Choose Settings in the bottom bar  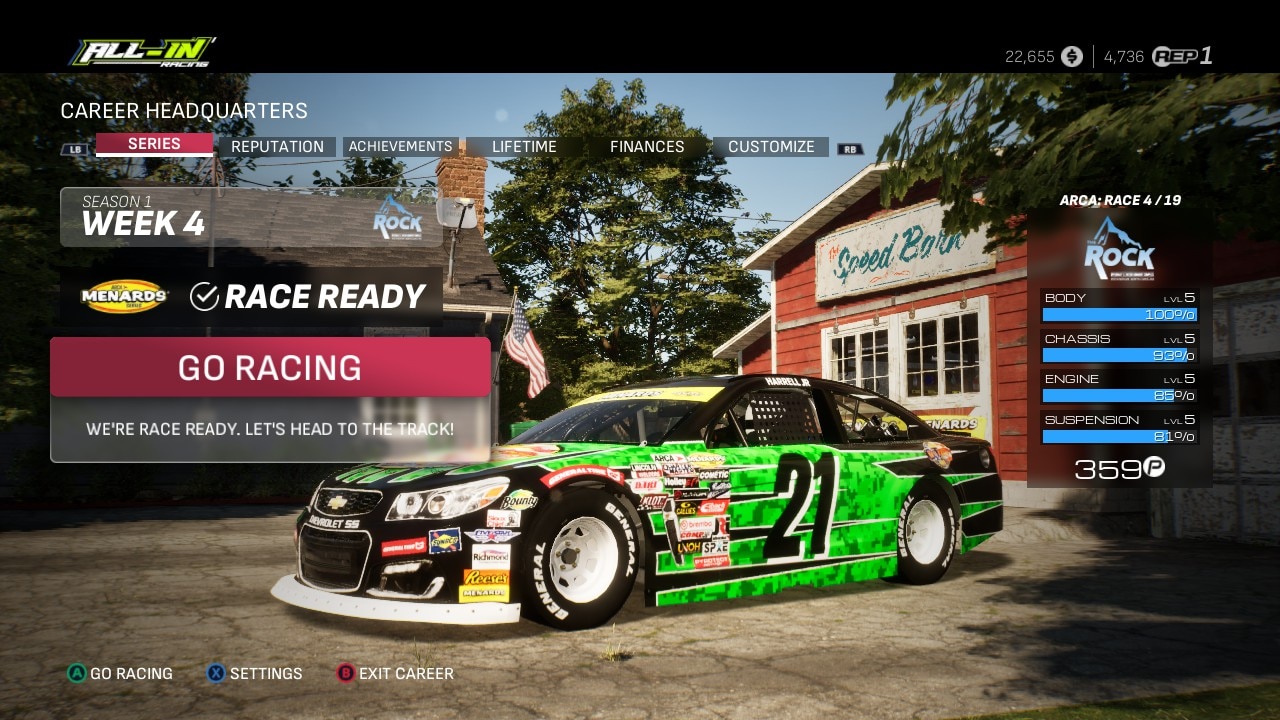click(x=255, y=674)
